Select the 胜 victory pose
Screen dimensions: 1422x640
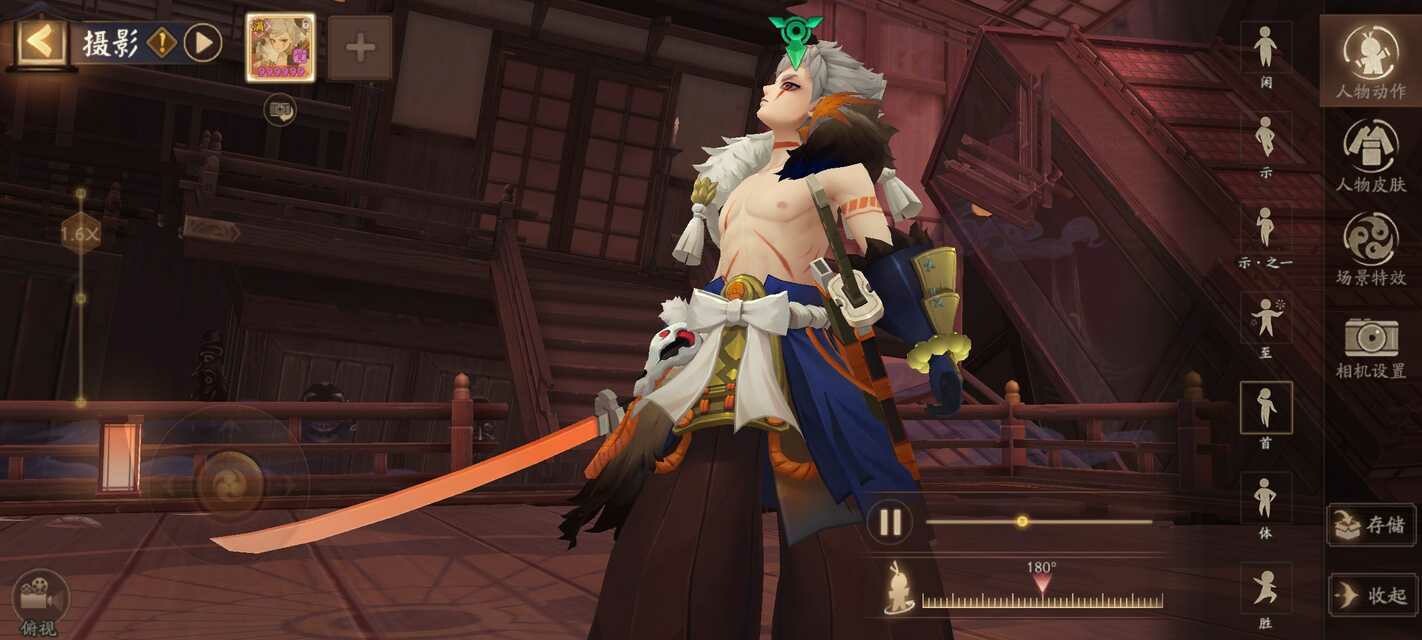[1266, 589]
